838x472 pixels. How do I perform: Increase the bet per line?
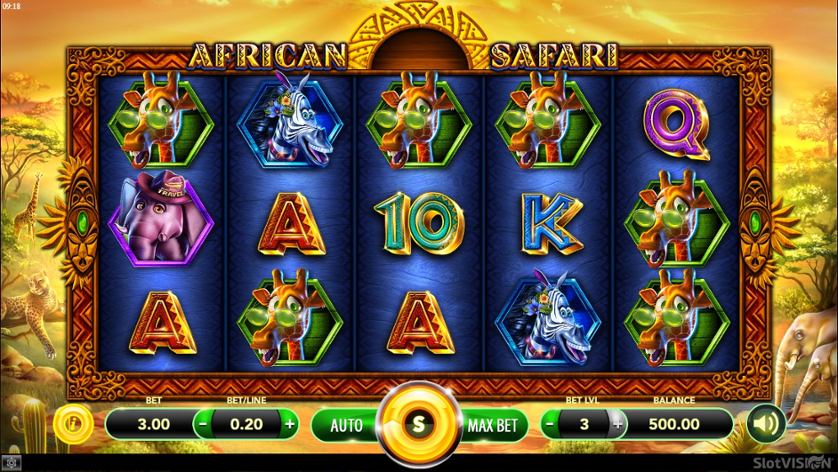coord(290,423)
